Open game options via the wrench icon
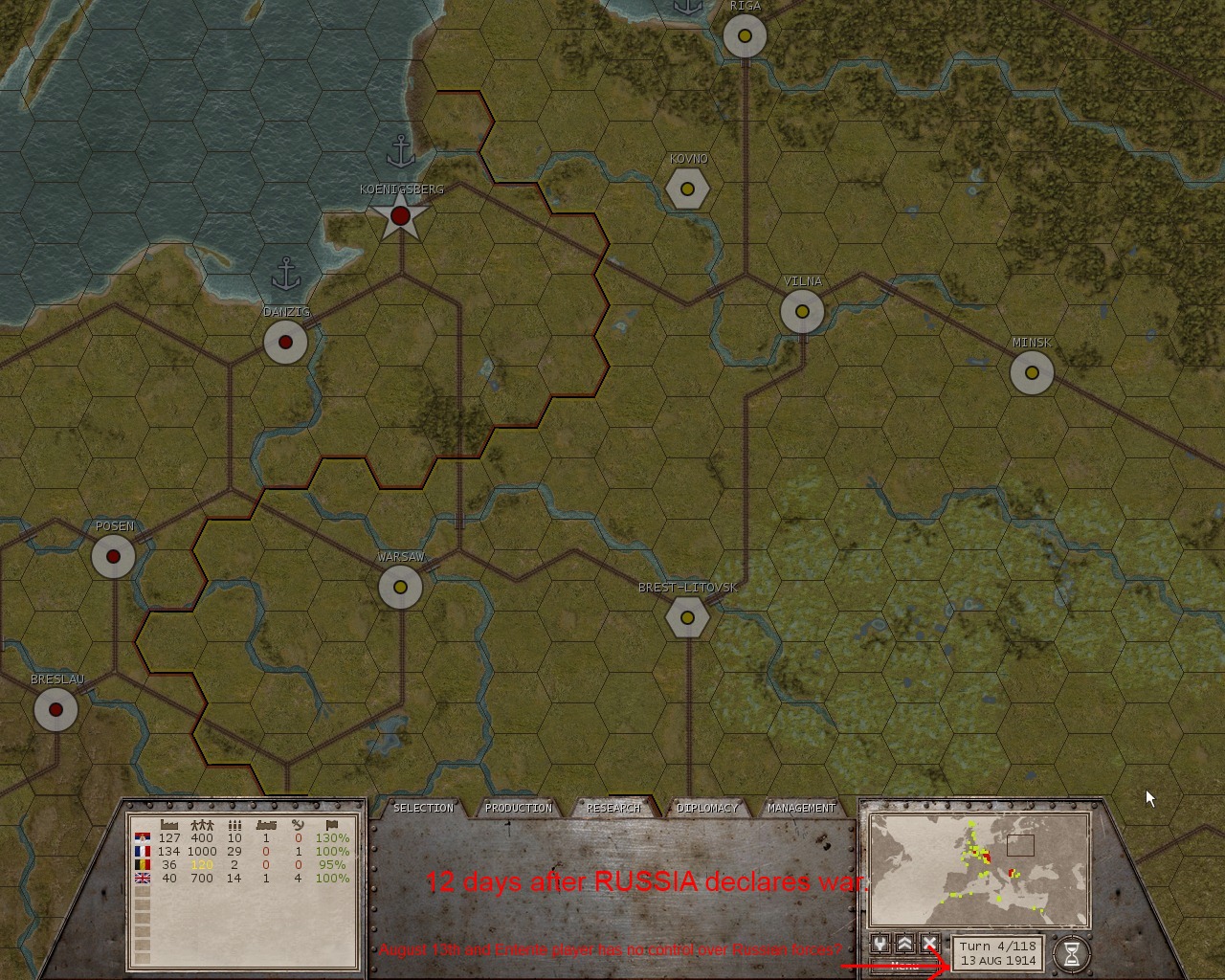 tap(880, 945)
